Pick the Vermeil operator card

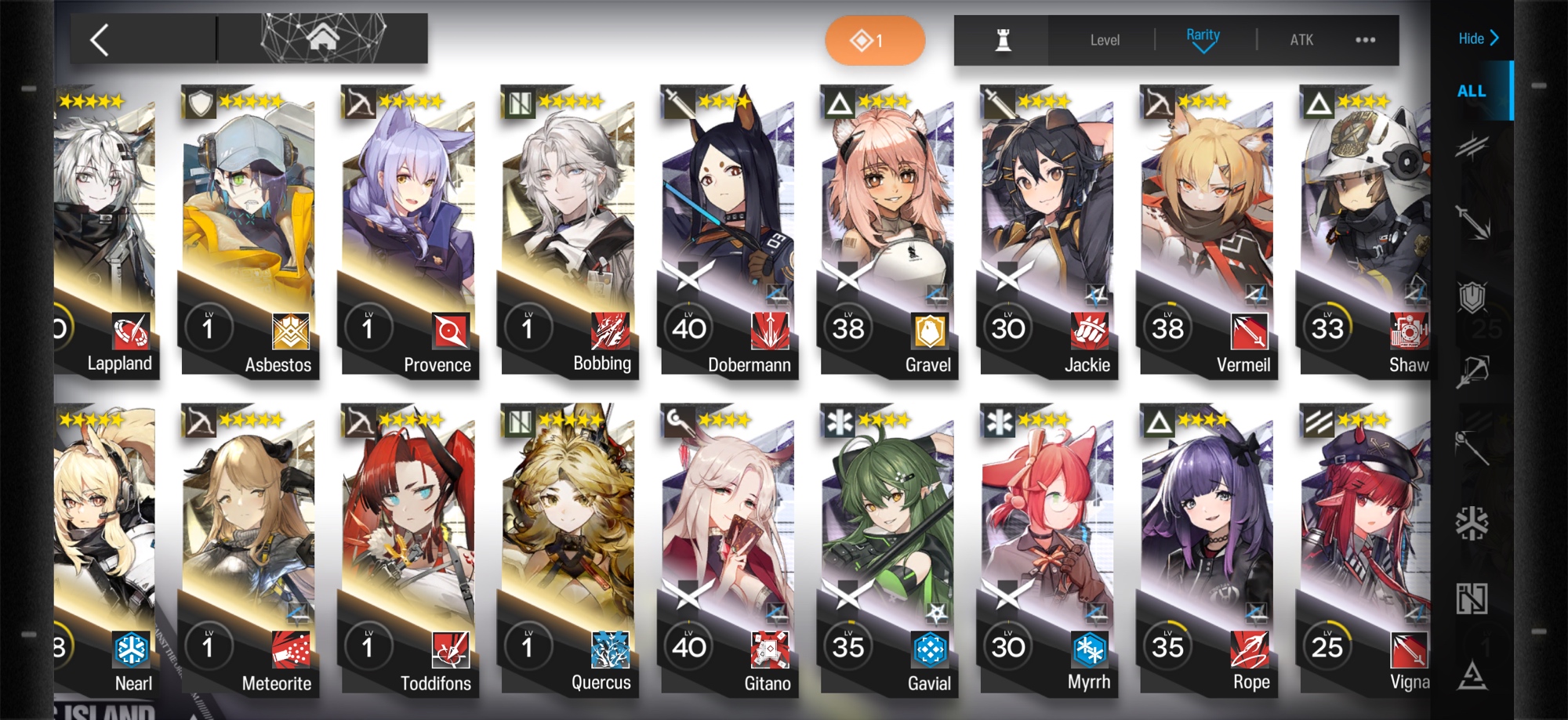[x=1207, y=235]
